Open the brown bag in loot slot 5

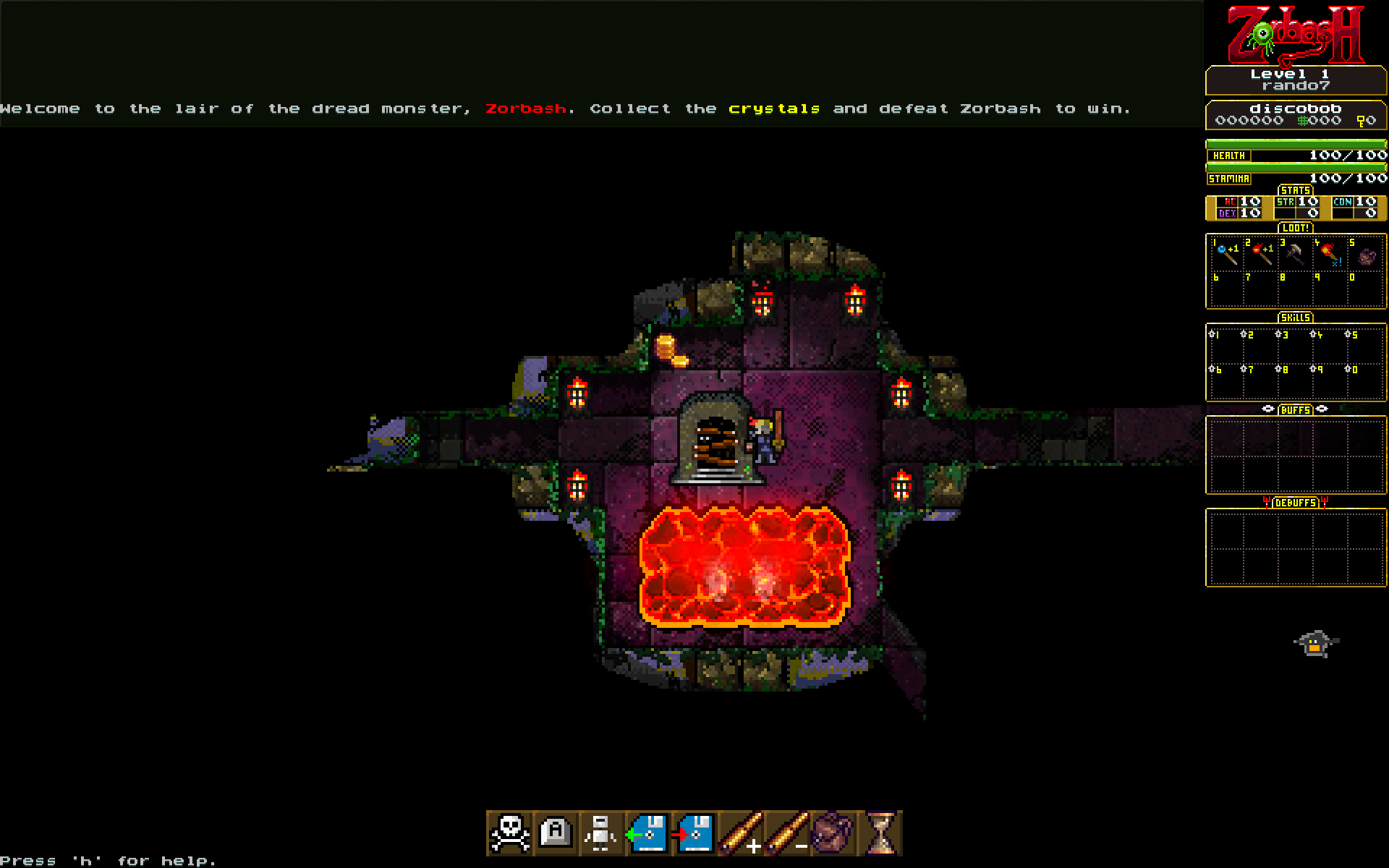pyautogui.click(x=1365, y=255)
